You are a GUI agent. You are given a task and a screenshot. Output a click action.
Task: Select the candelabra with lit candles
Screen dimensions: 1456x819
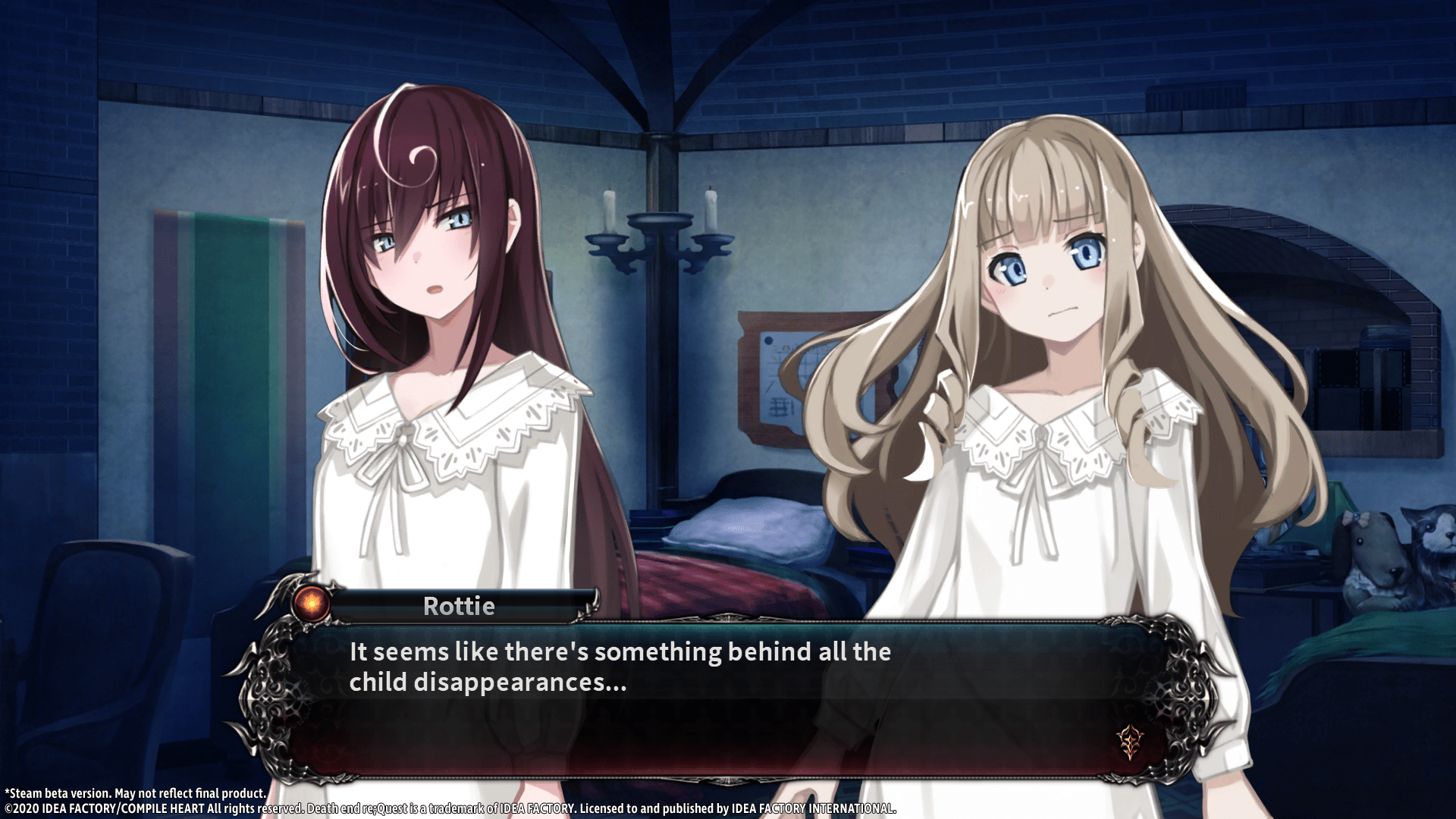660,243
